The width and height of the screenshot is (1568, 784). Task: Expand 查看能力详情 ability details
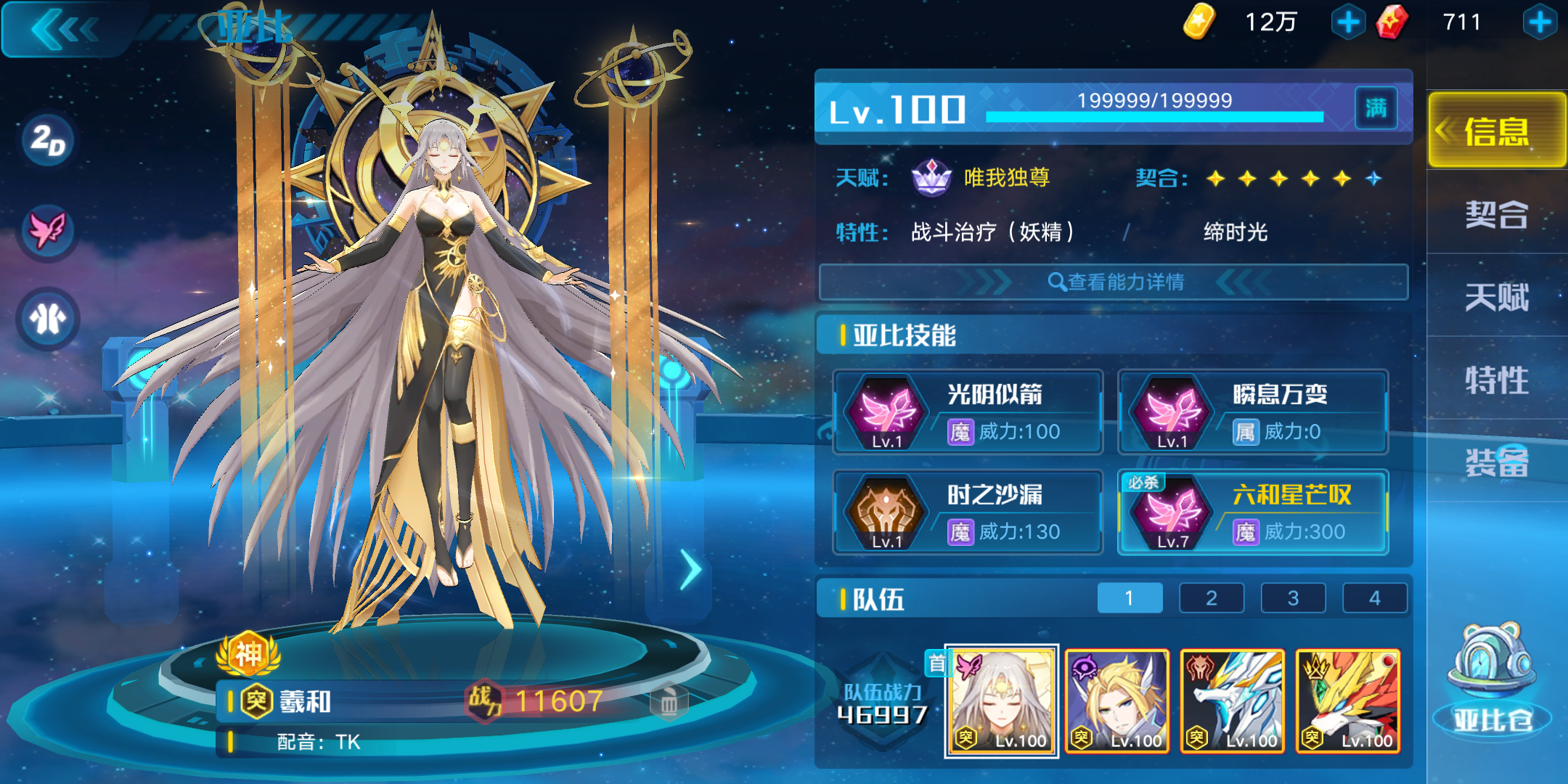pos(1118,282)
